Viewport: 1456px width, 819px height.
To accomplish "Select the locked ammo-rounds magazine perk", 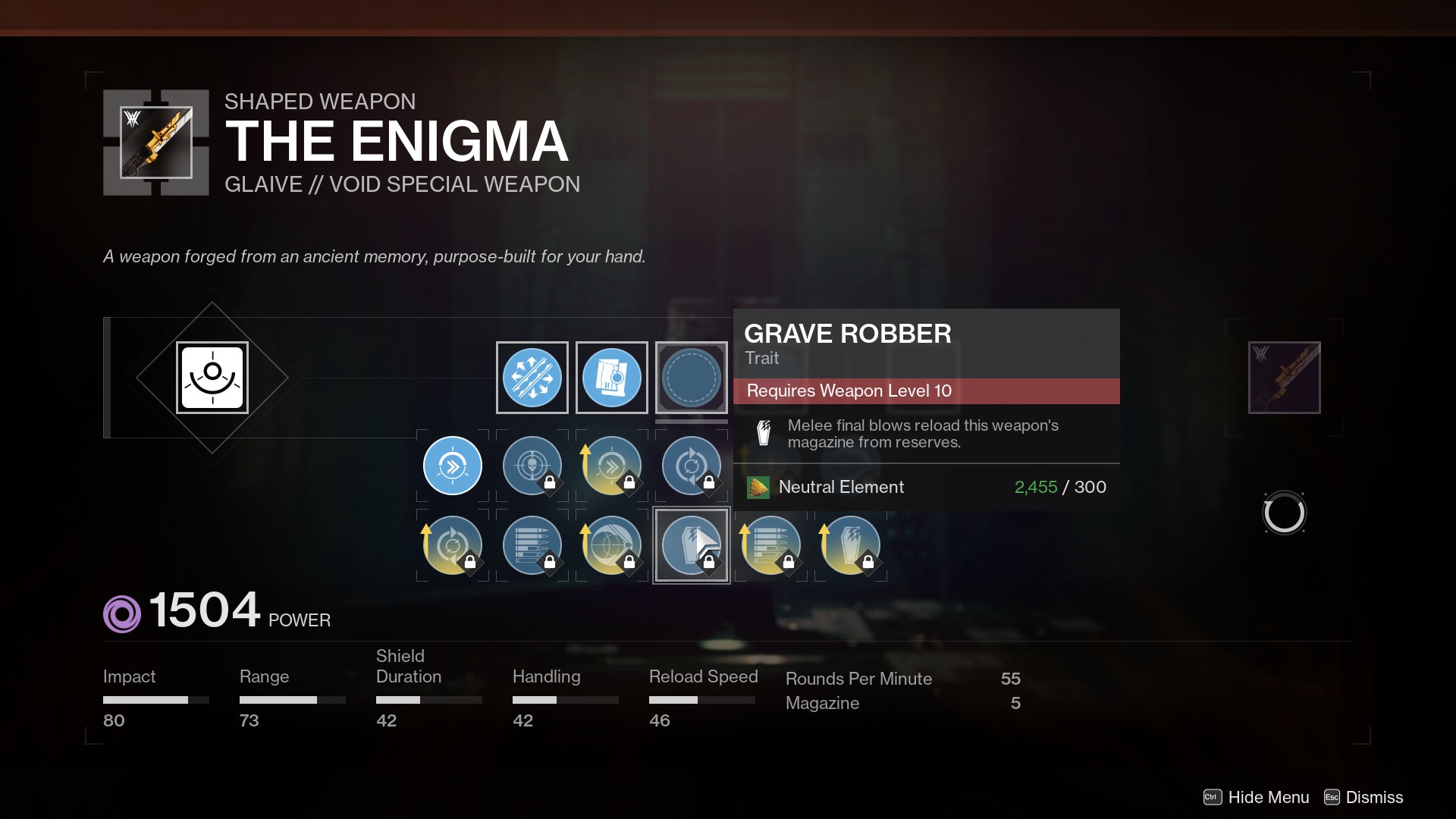I will point(532,545).
